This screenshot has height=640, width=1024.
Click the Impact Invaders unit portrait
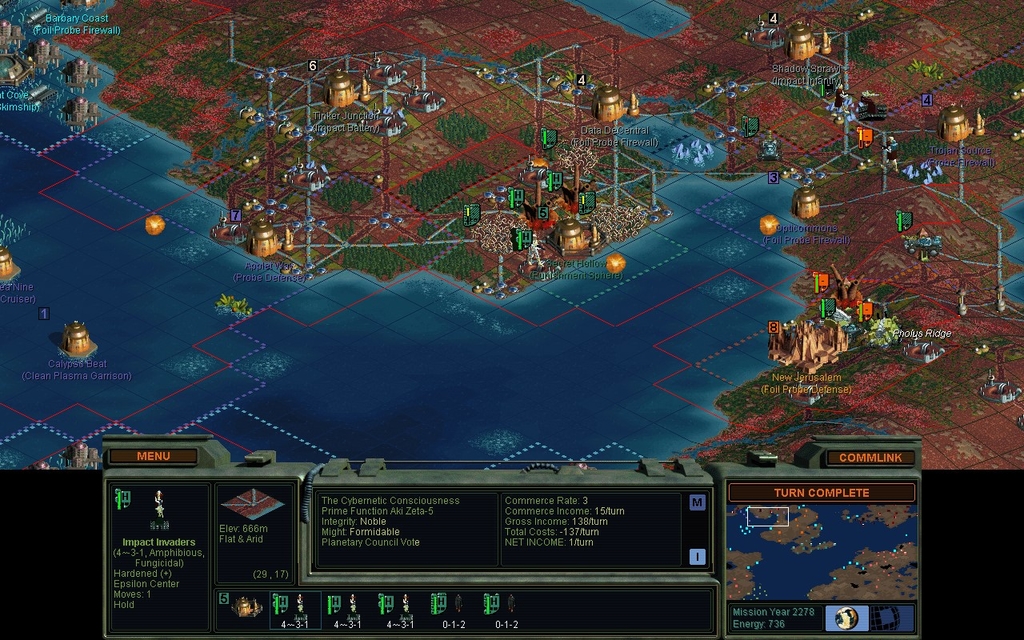pos(158,510)
